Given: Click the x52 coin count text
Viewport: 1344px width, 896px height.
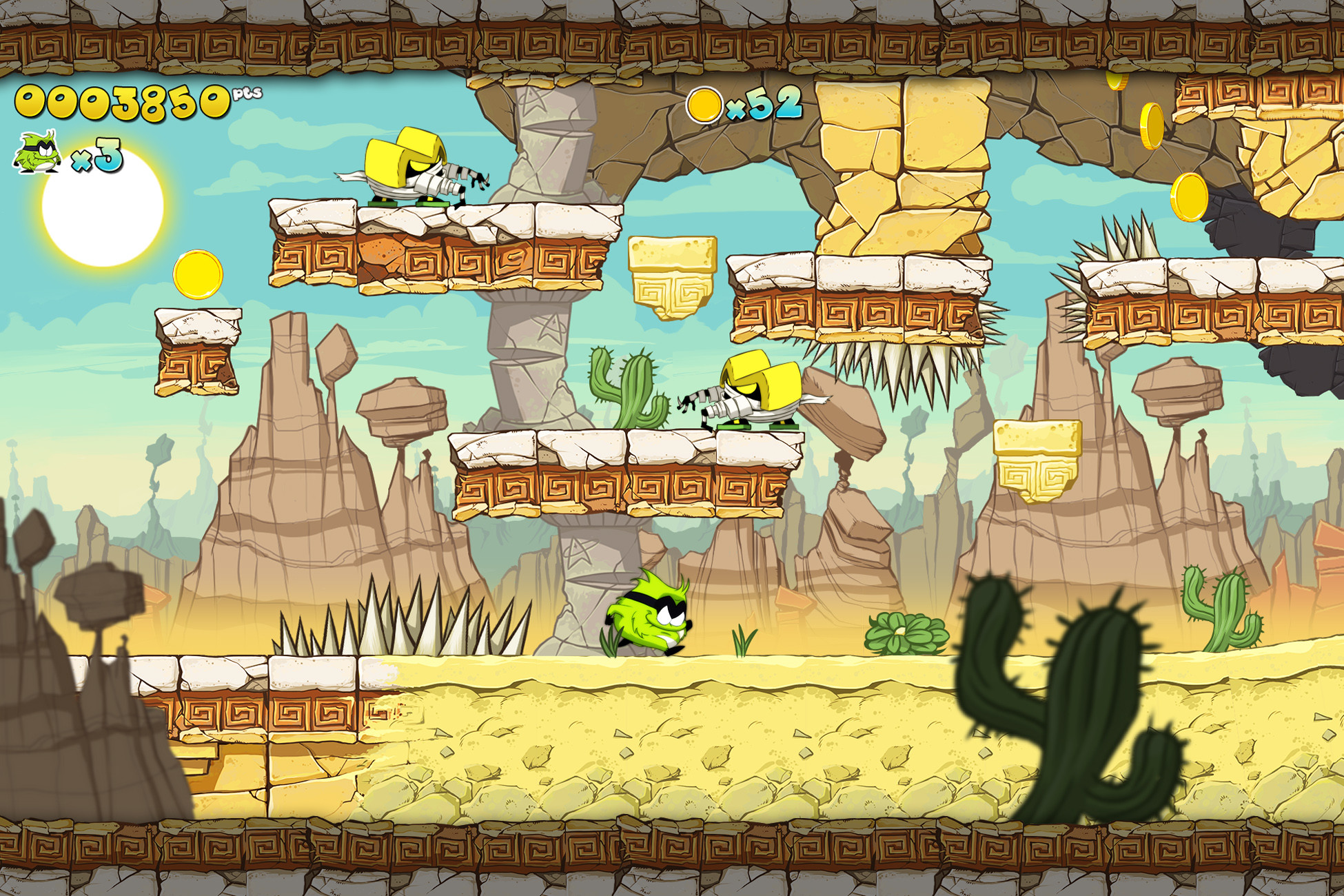Looking at the screenshot, I should (x=765, y=103).
